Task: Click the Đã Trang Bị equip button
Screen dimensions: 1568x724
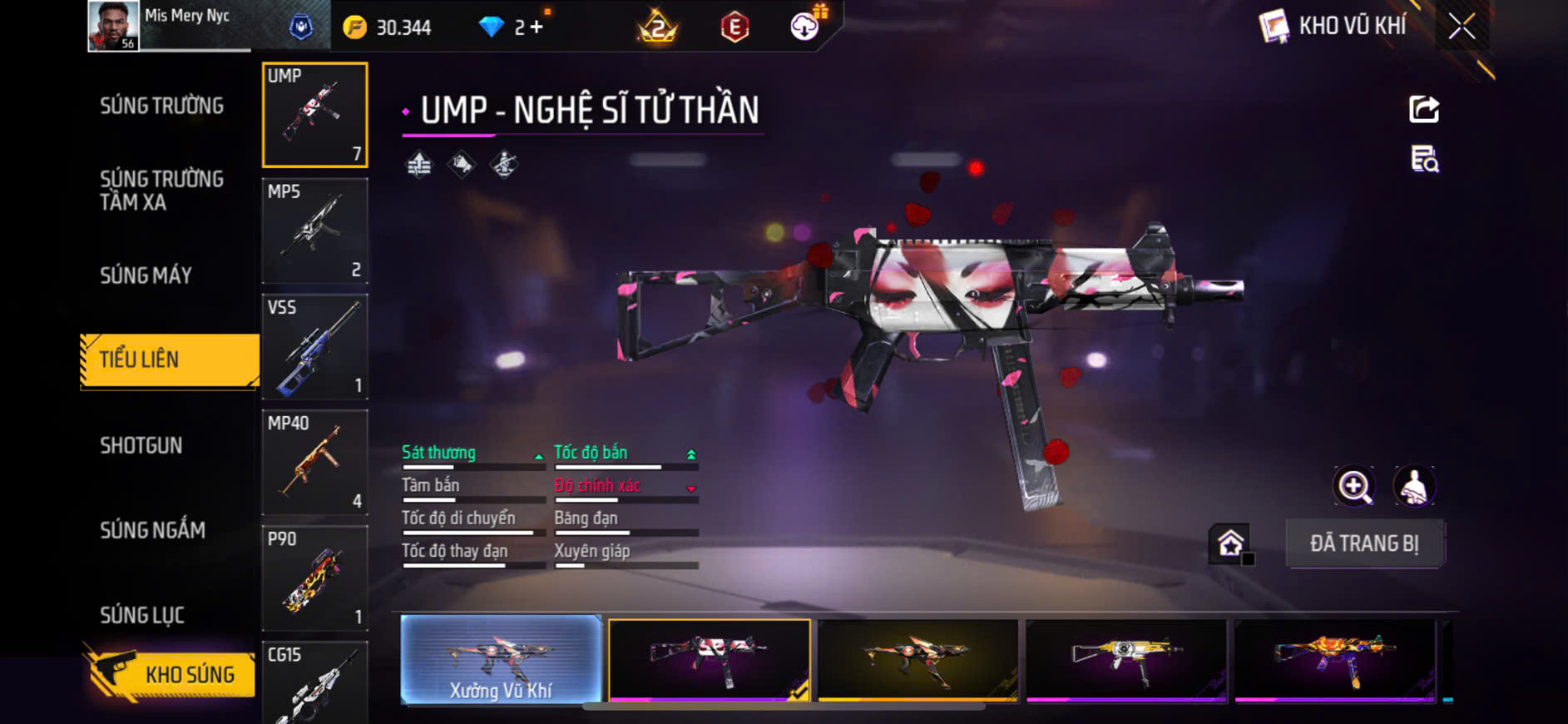Action: tap(1364, 543)
